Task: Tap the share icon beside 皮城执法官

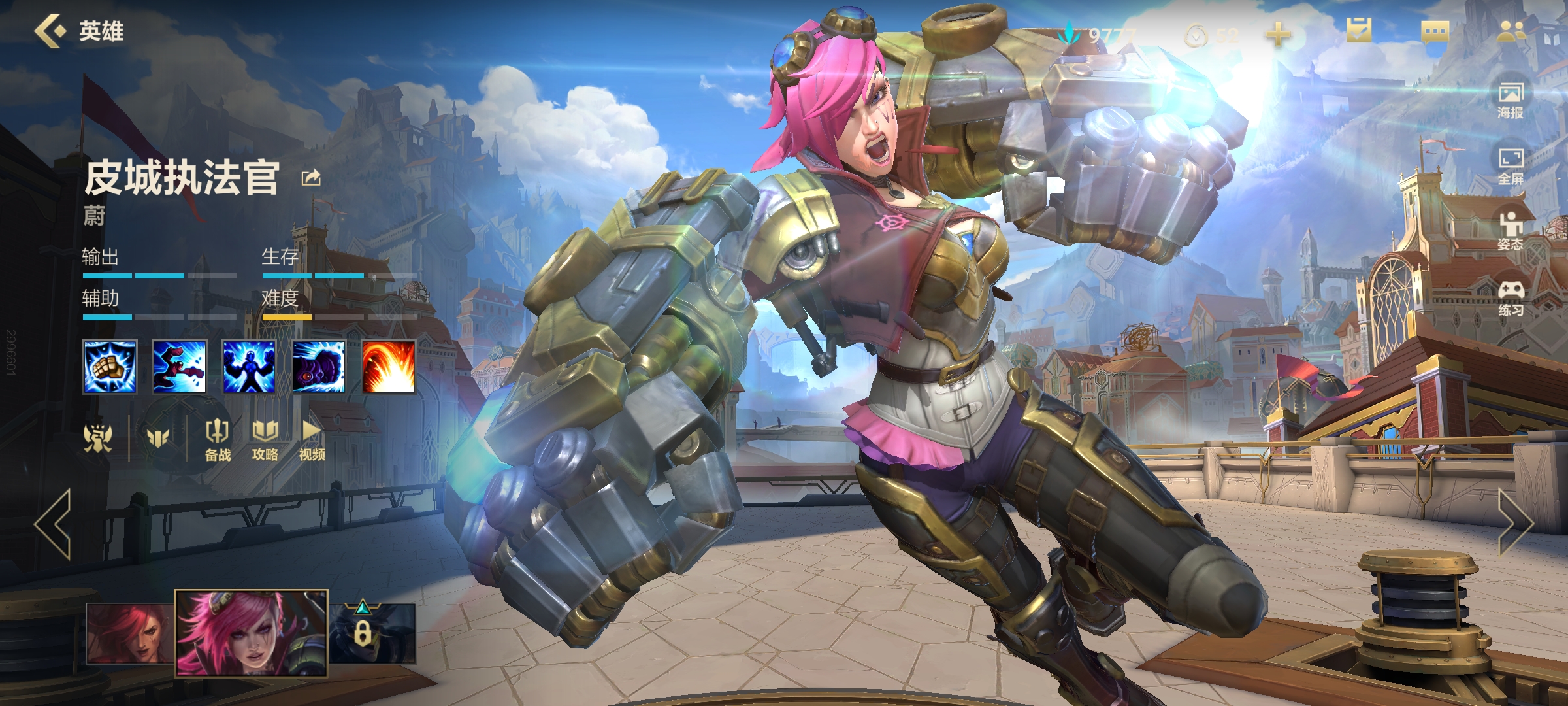Action: tap(311, 178)
